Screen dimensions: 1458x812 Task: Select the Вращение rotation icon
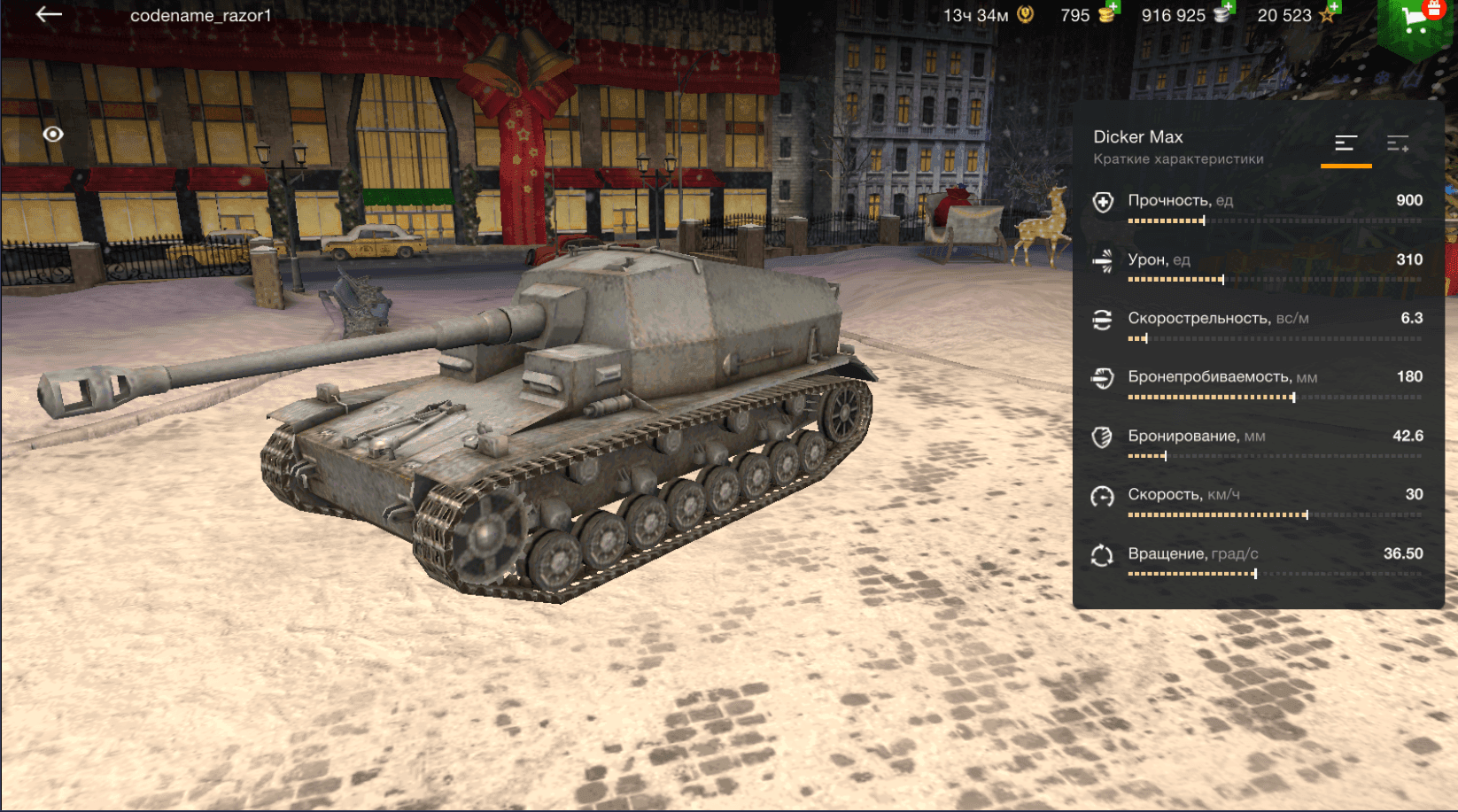(1102, 553)
